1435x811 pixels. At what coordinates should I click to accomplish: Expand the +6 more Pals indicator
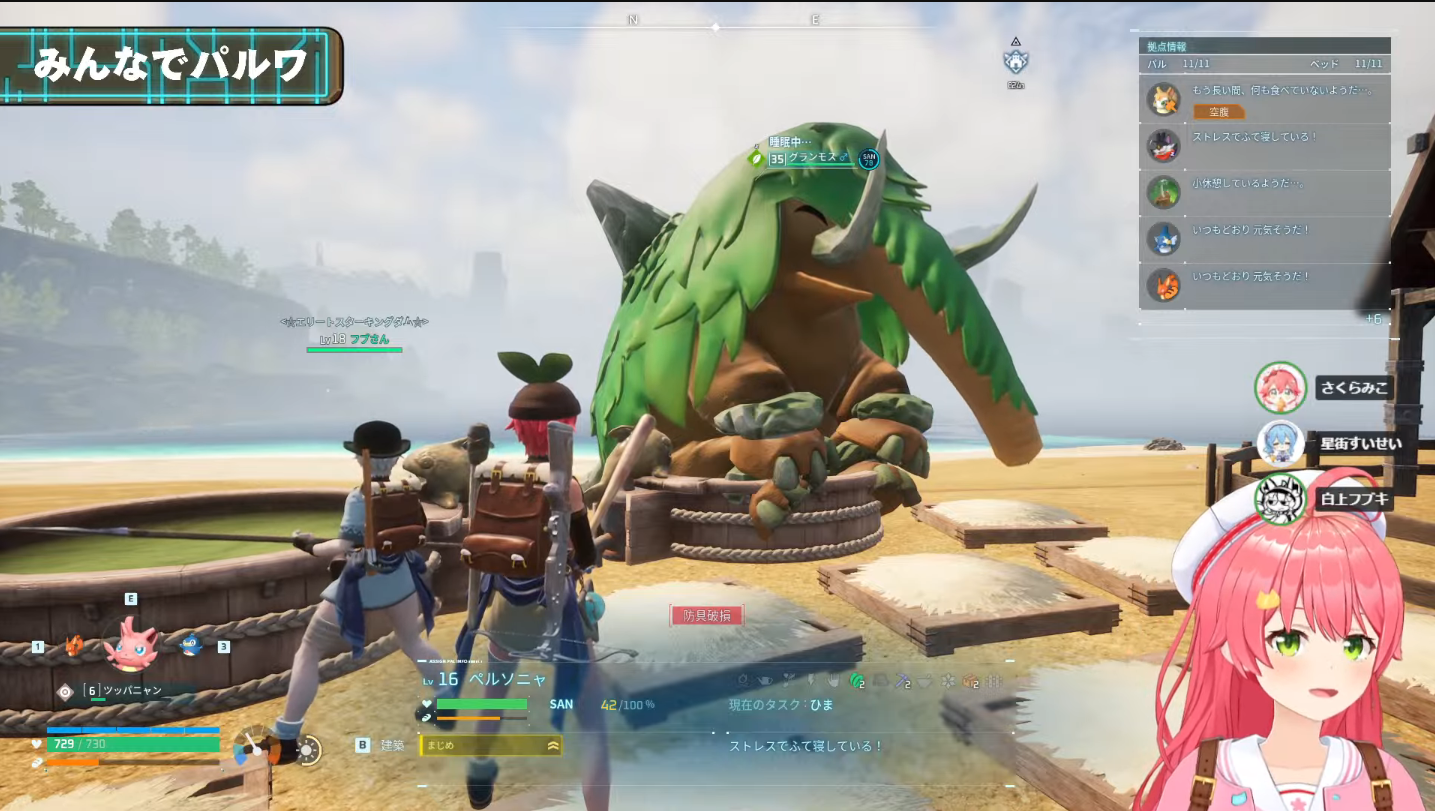tap(1373, 319)
